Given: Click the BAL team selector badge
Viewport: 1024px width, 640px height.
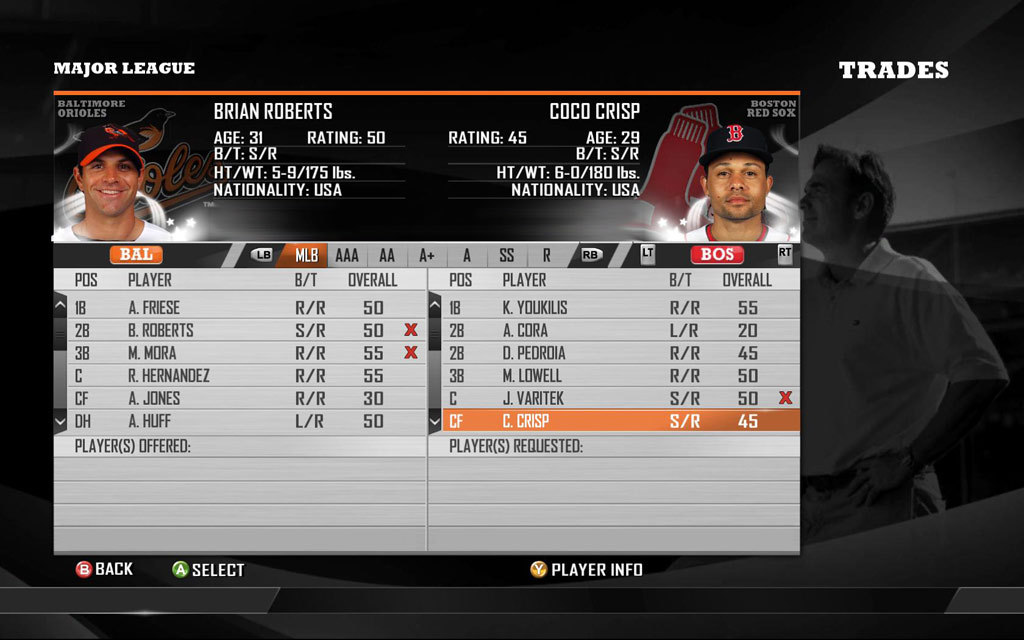Looking at the screenshot, I should [x=136, y=255].
